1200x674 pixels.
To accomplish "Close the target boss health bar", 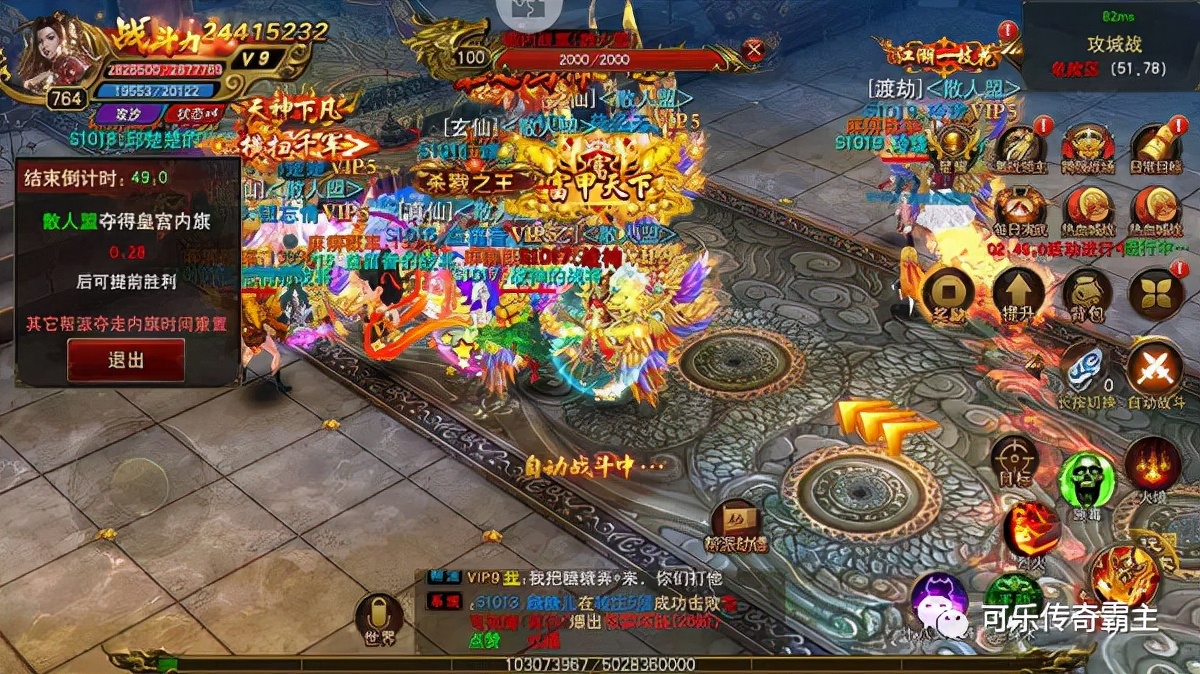I will (x=754, y=49).
